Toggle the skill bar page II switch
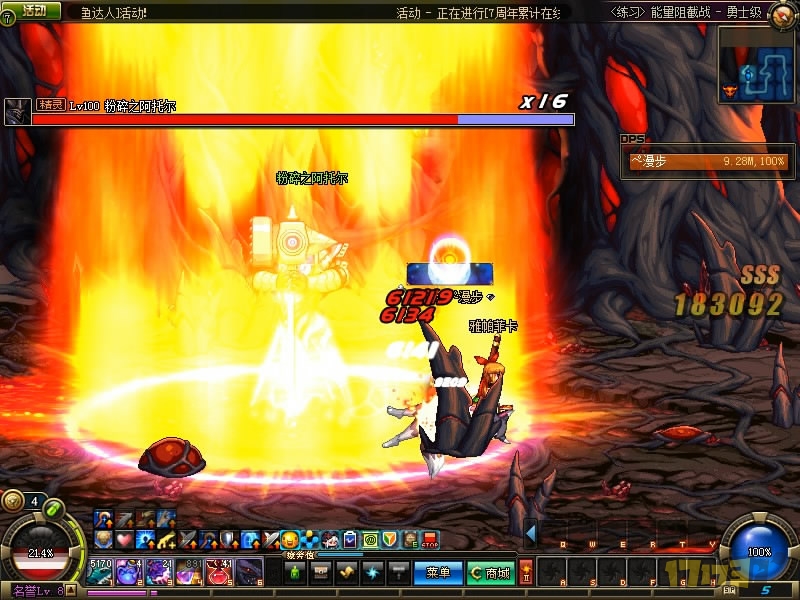The image size is (800, 600). point(526,572)
